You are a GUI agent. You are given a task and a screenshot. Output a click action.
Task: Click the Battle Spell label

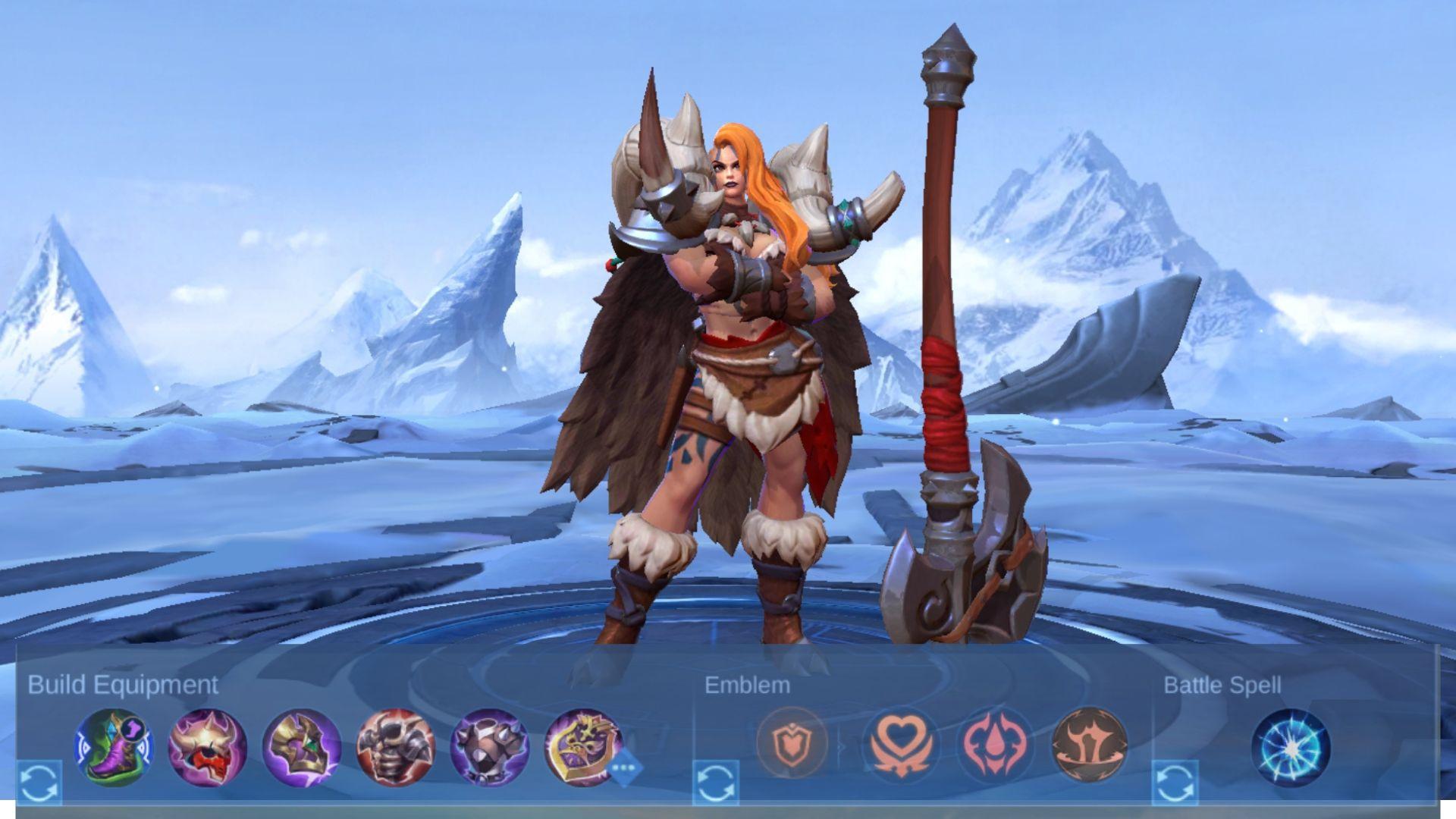click(1222, 685)
